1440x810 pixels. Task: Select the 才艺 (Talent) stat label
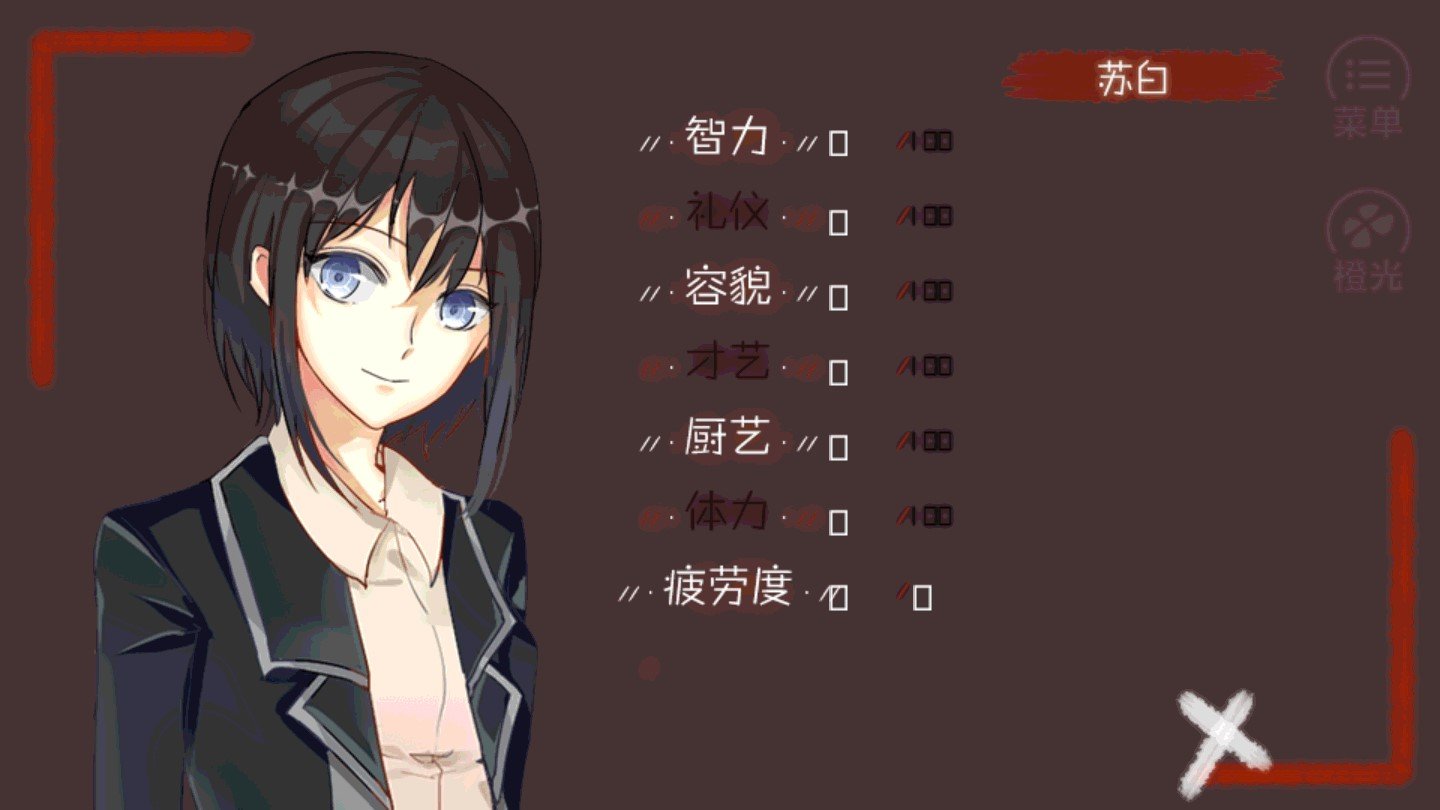tap(727, 364)
